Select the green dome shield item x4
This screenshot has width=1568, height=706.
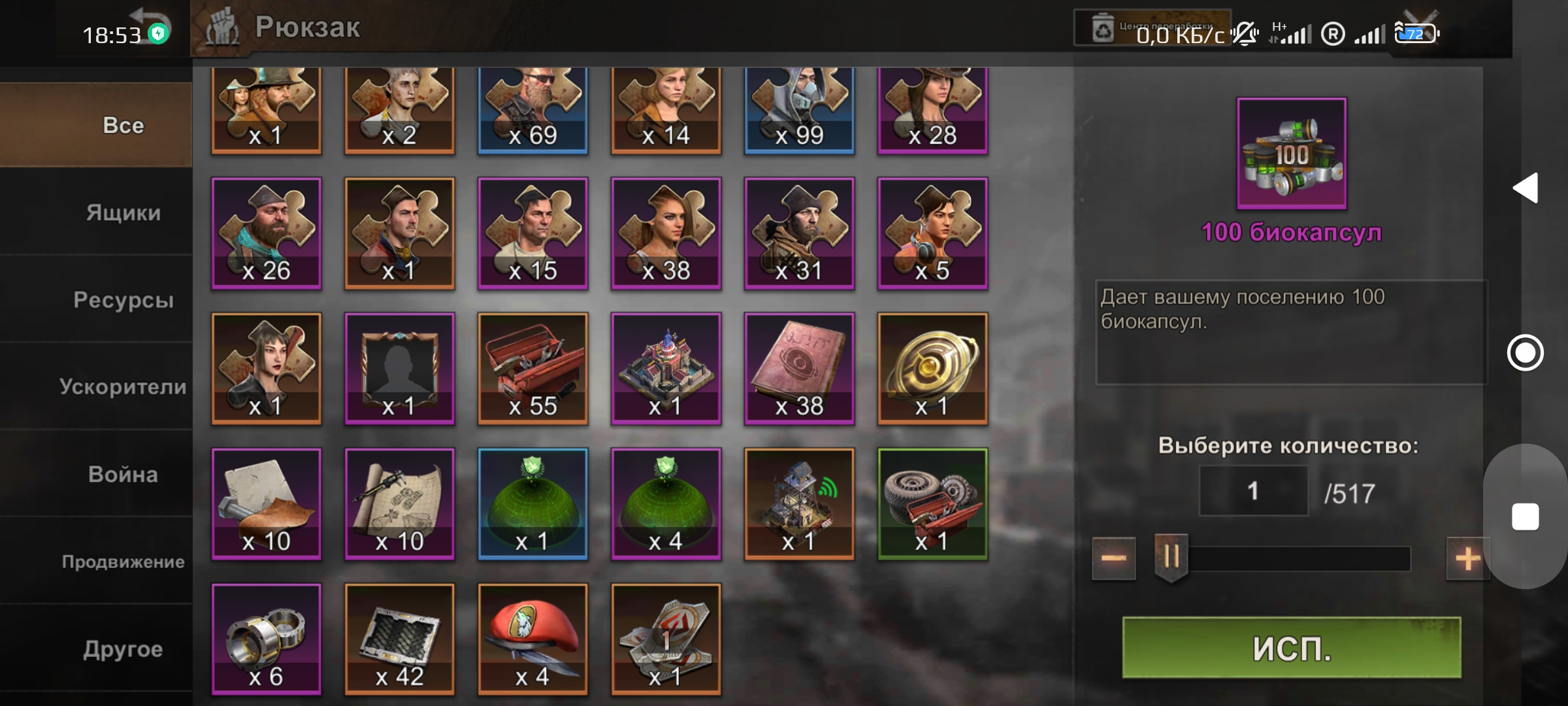pyautogui.click(x=666, y=503)
